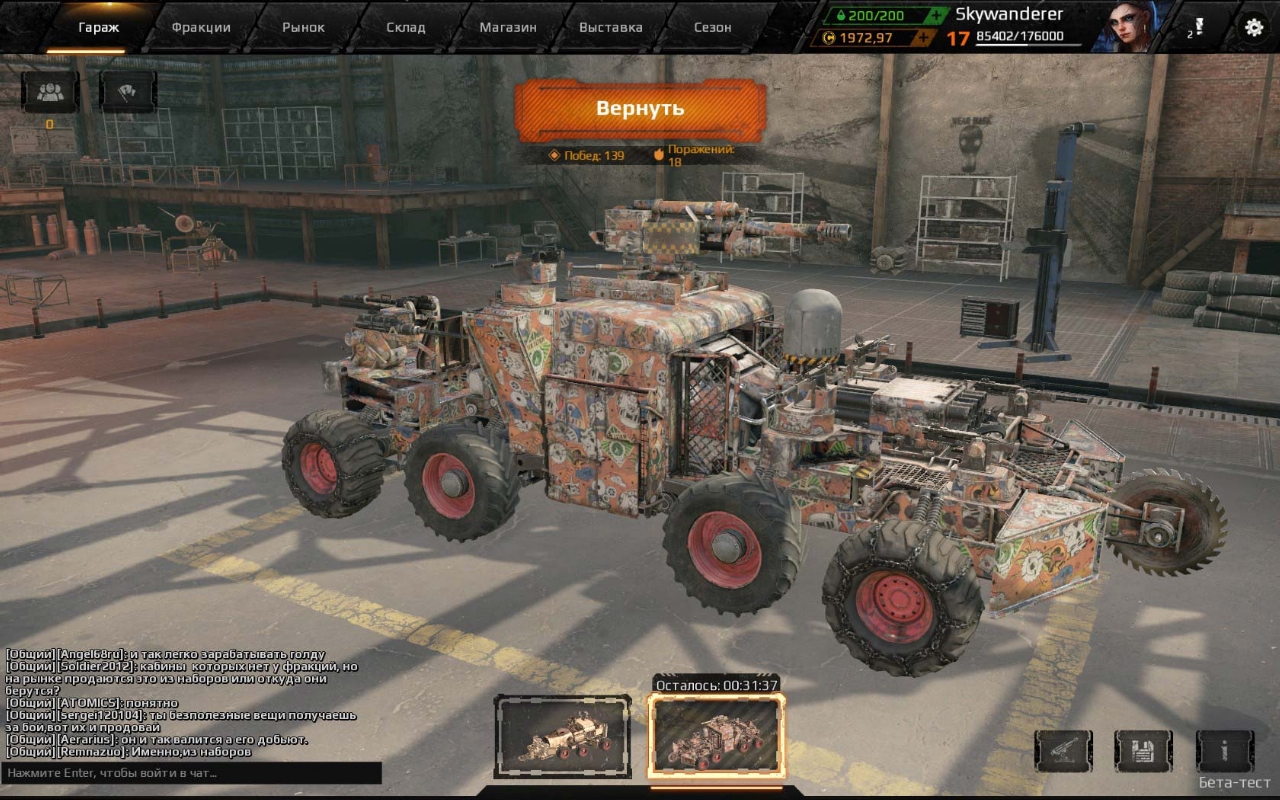Switch to the Магазин tab
The height and width of the screenshot is (800, 1280).
508,27
